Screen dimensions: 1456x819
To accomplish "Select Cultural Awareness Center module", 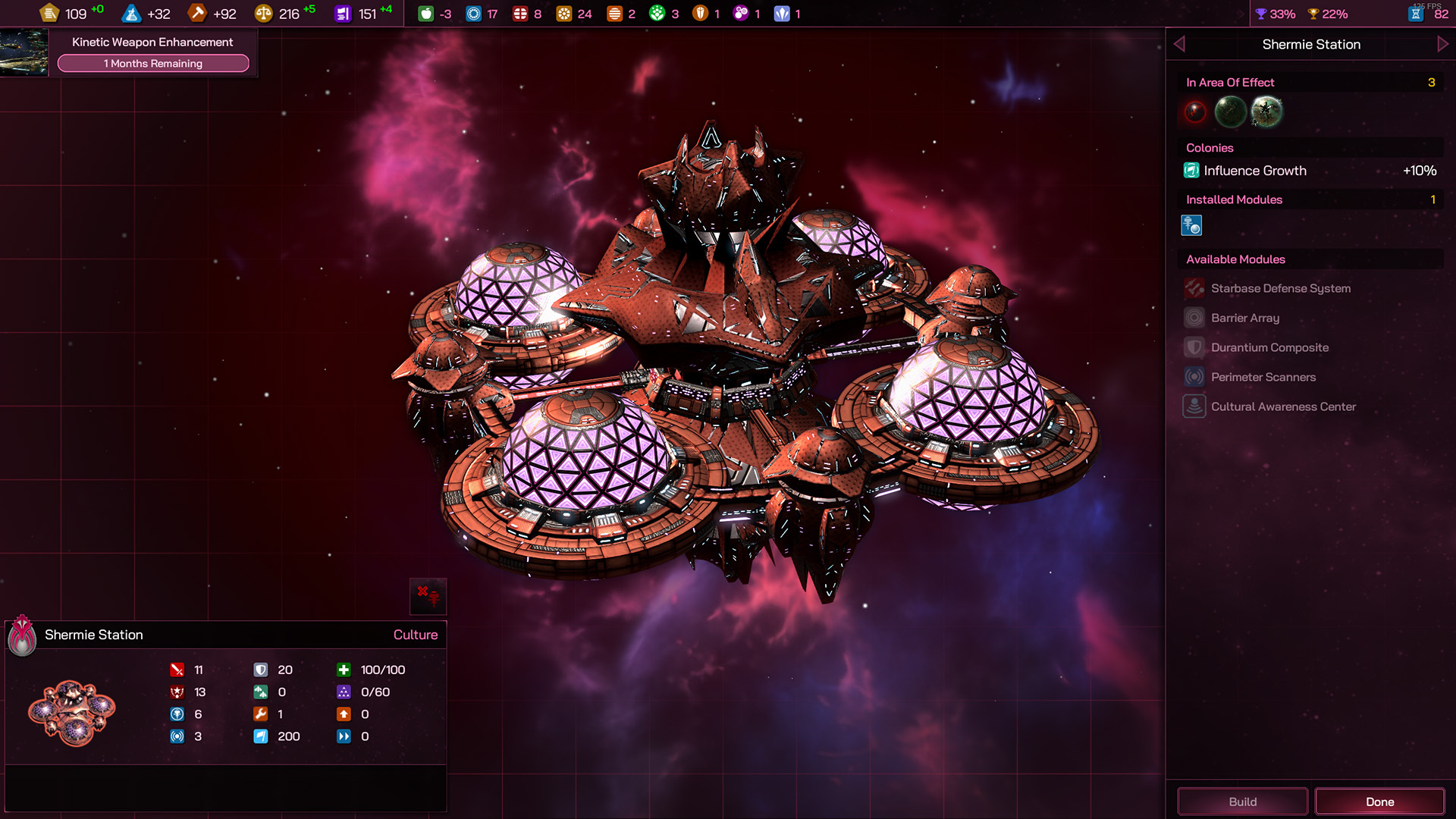I will click(x=1283, y=406).
